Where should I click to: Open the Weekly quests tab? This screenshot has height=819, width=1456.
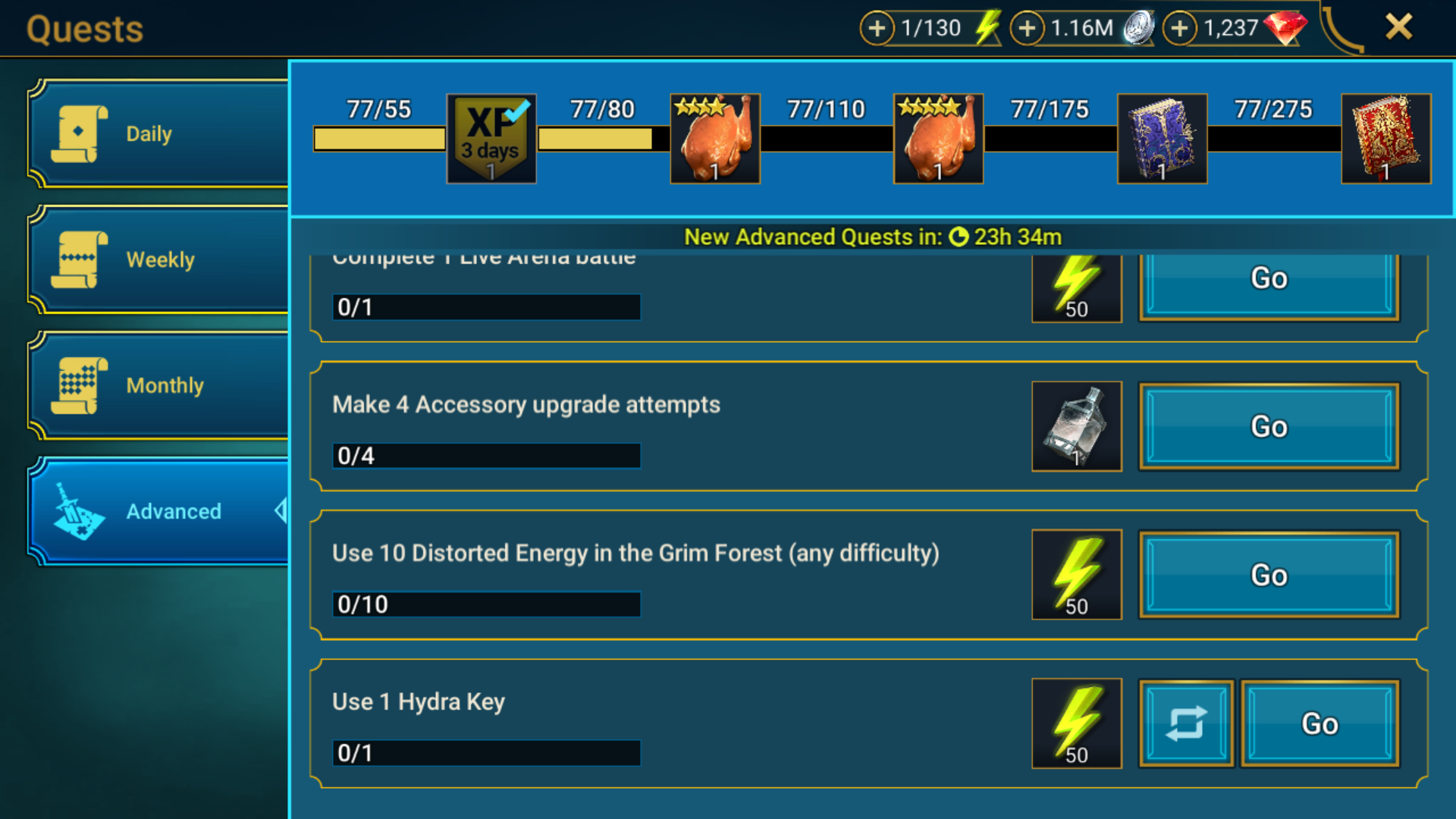click(159, 260)
